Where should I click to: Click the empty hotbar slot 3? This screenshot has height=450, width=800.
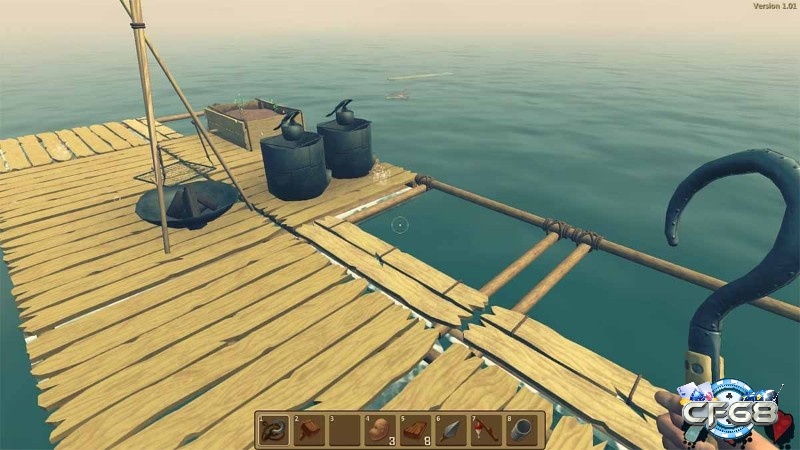coord(345,430)
